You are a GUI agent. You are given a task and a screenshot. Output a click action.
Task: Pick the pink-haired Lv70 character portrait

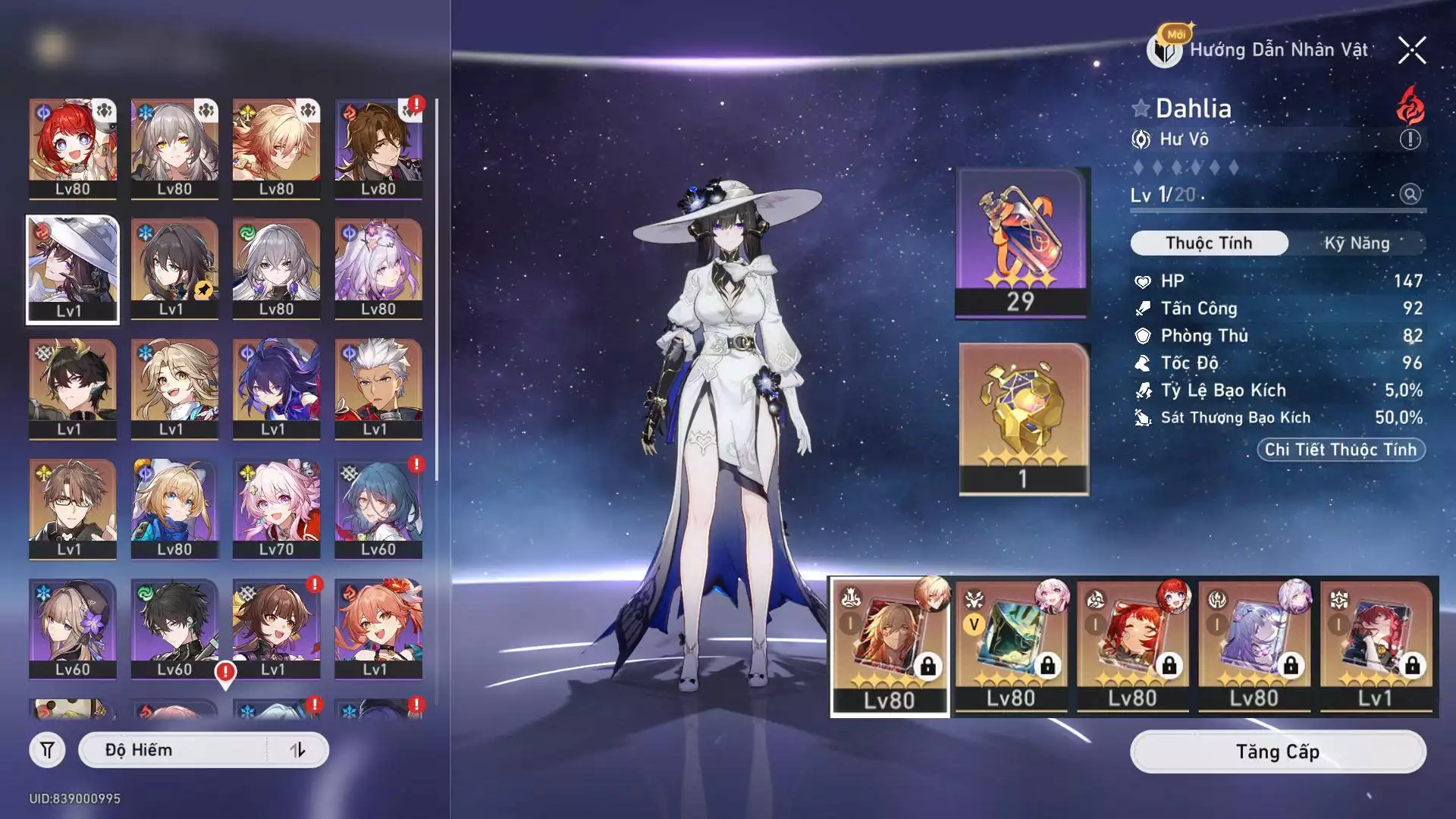point(276,508)
